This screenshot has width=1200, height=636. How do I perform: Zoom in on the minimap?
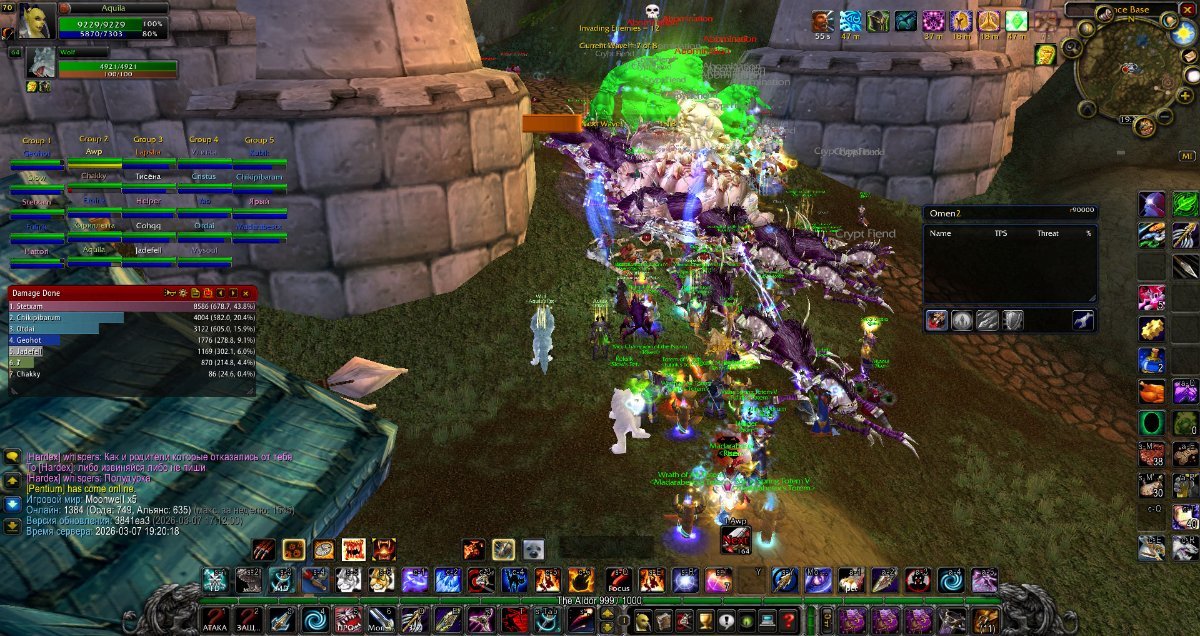(x=1186, y=95)
